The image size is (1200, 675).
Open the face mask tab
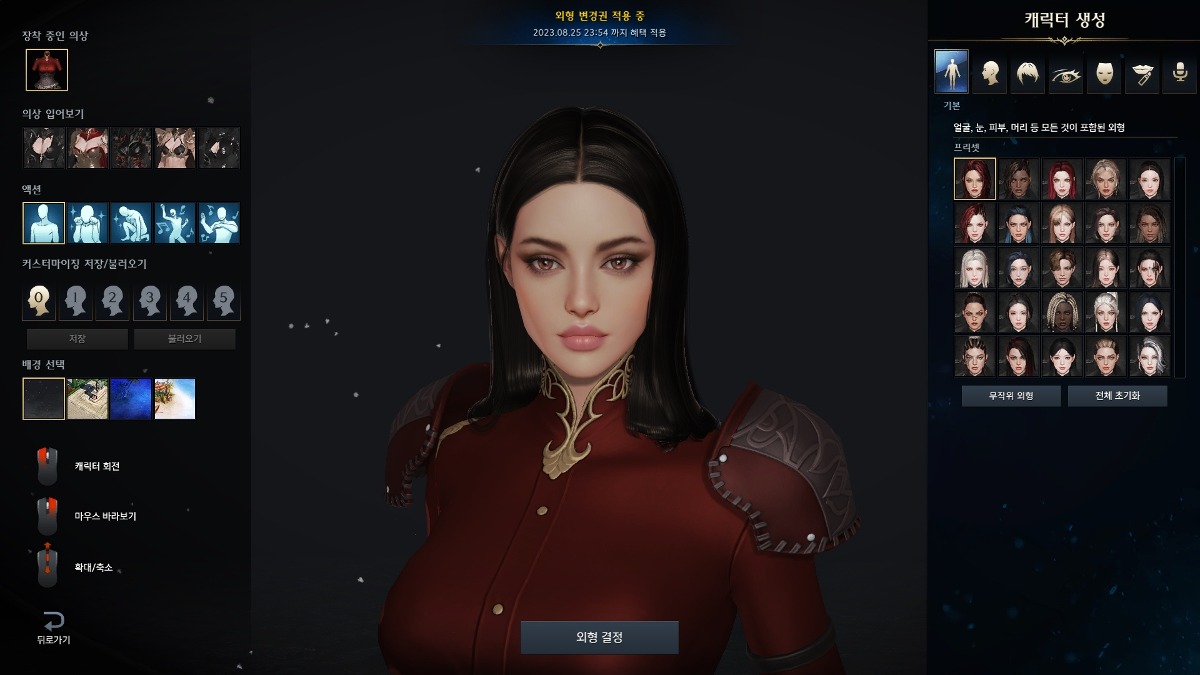click(x=1103, y=73)
